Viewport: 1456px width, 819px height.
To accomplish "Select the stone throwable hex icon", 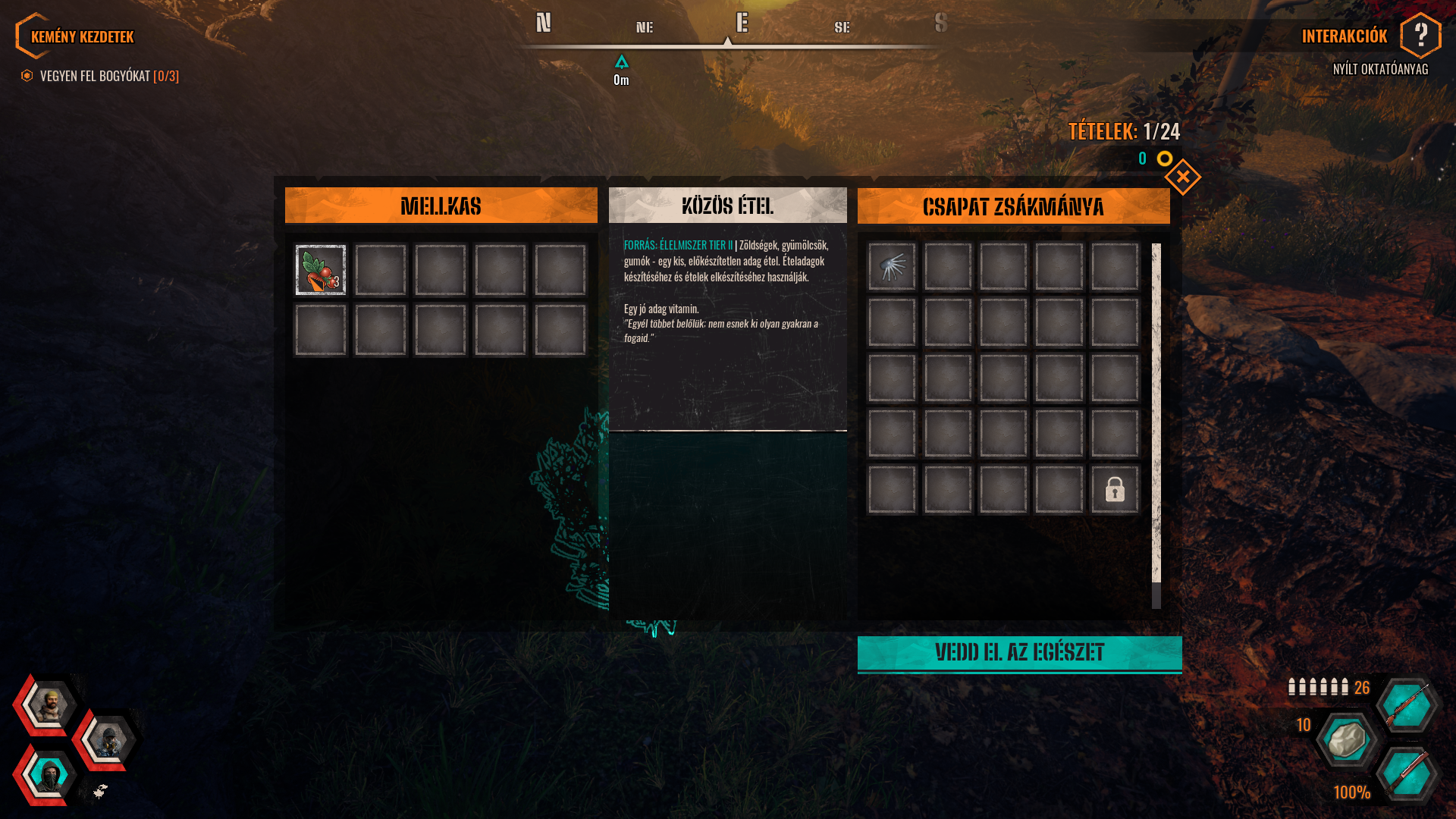I will point(1347,739).
